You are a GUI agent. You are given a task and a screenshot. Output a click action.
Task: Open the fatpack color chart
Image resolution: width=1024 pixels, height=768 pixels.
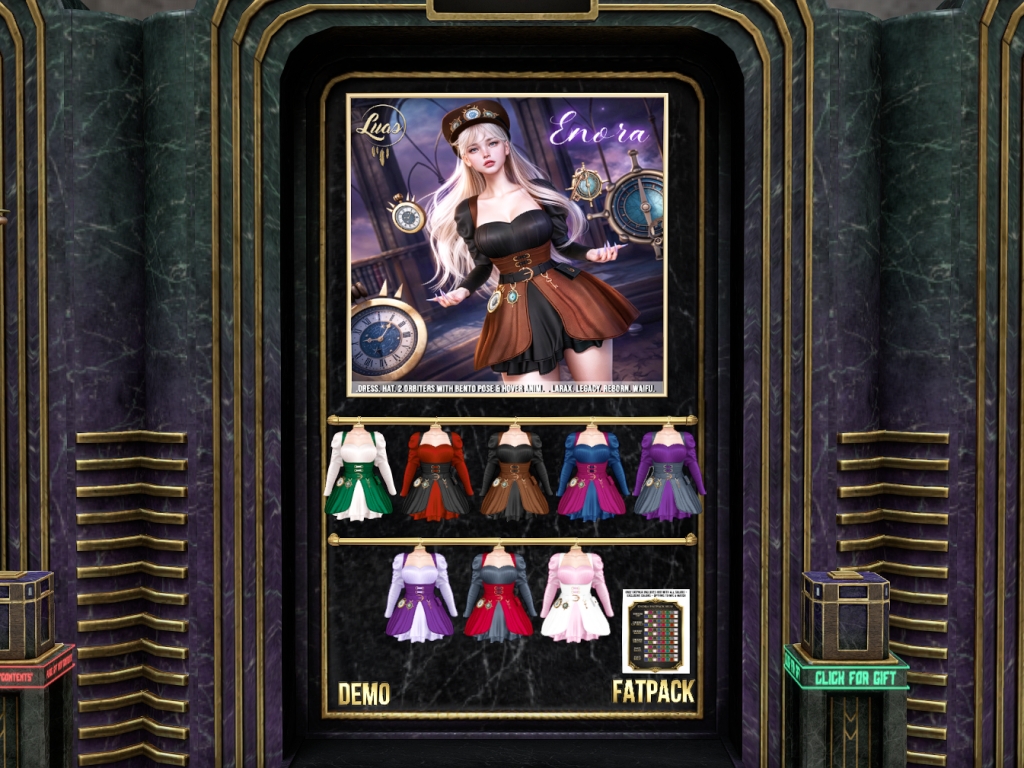(x=655, y=631)
